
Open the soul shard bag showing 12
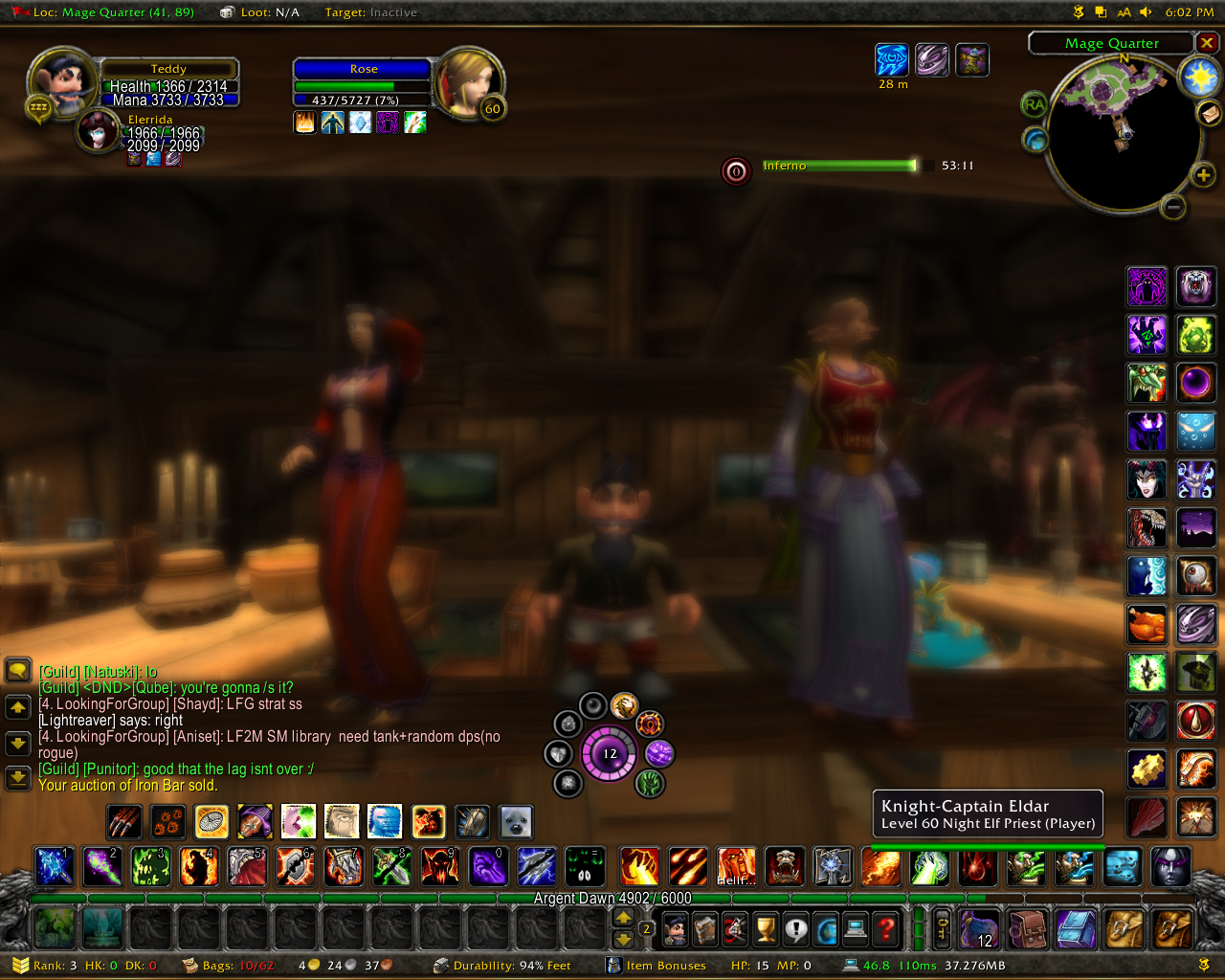[x=979, y=928]
